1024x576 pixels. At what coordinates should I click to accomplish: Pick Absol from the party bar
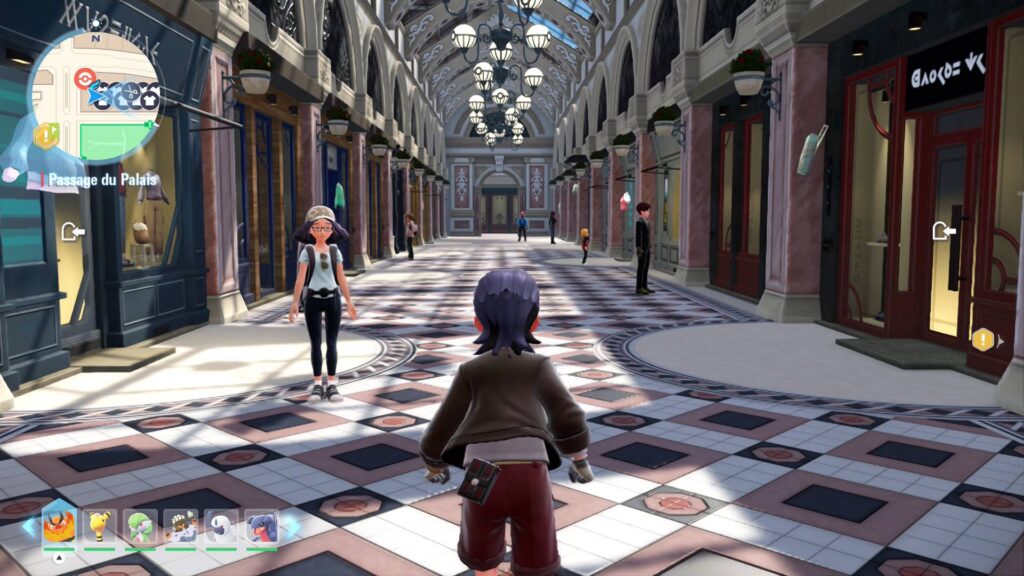tap(222, 527)
